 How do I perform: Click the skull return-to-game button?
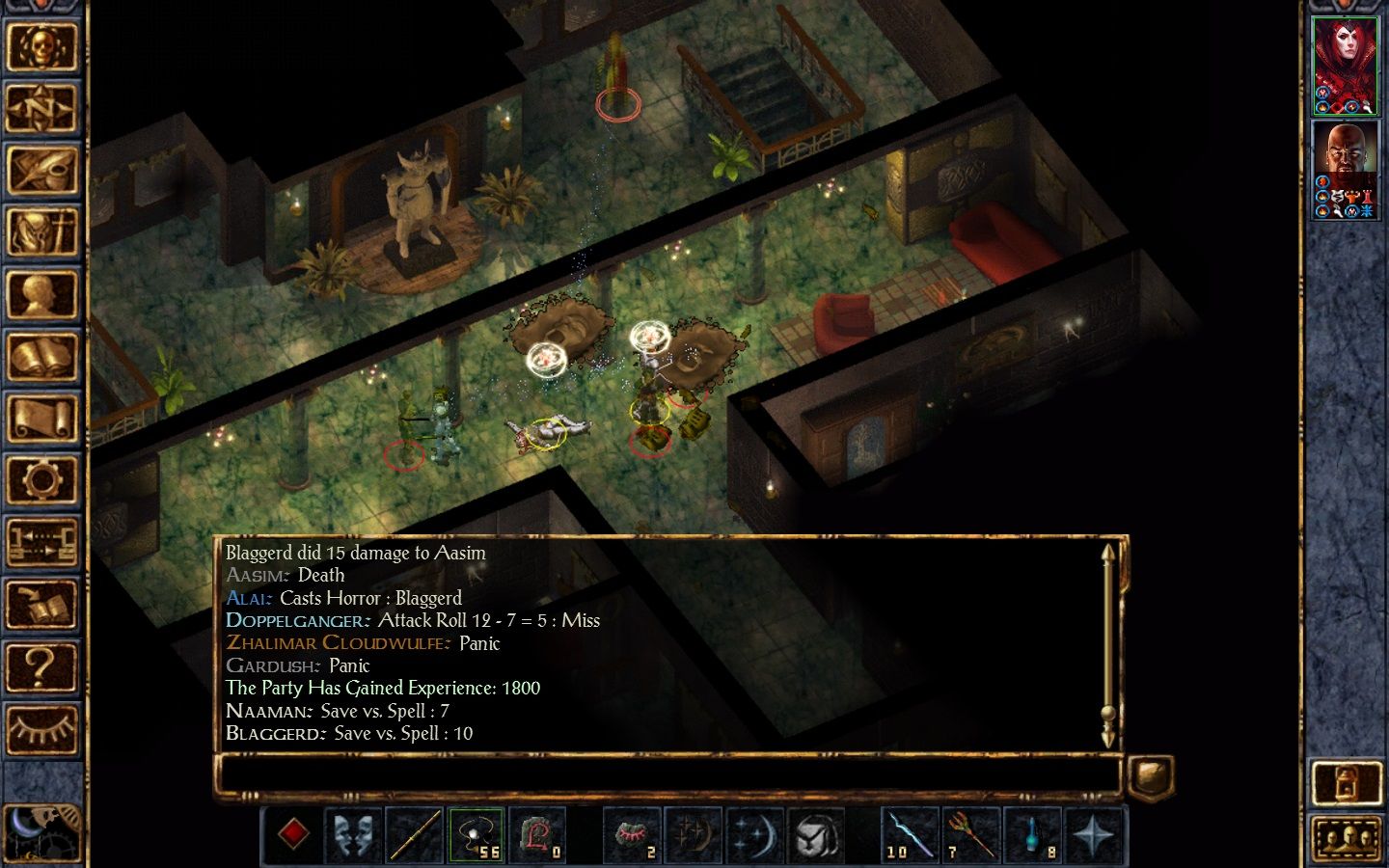pyautogui.click(x=41, y=46)
